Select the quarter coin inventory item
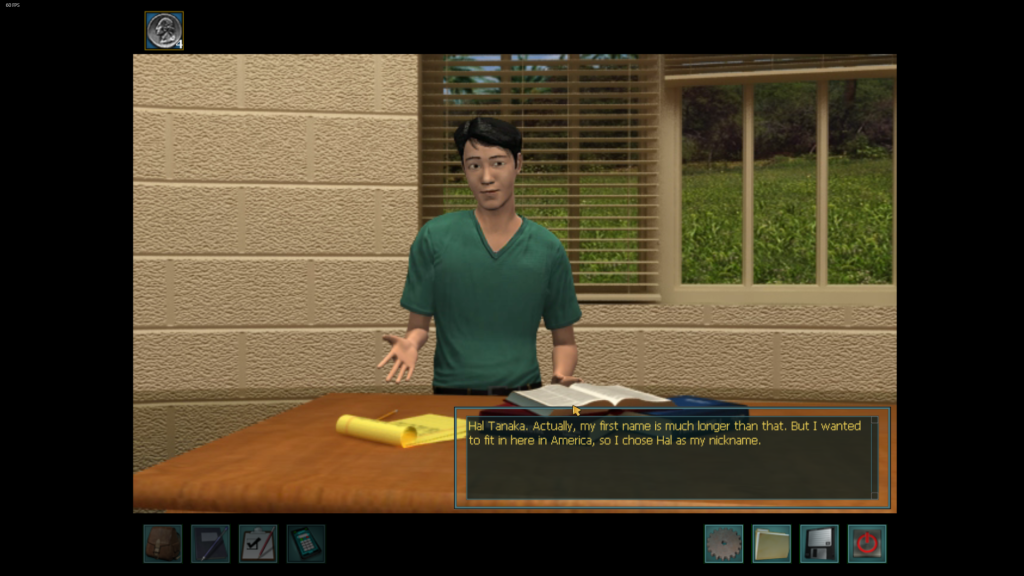 [164, 30]
